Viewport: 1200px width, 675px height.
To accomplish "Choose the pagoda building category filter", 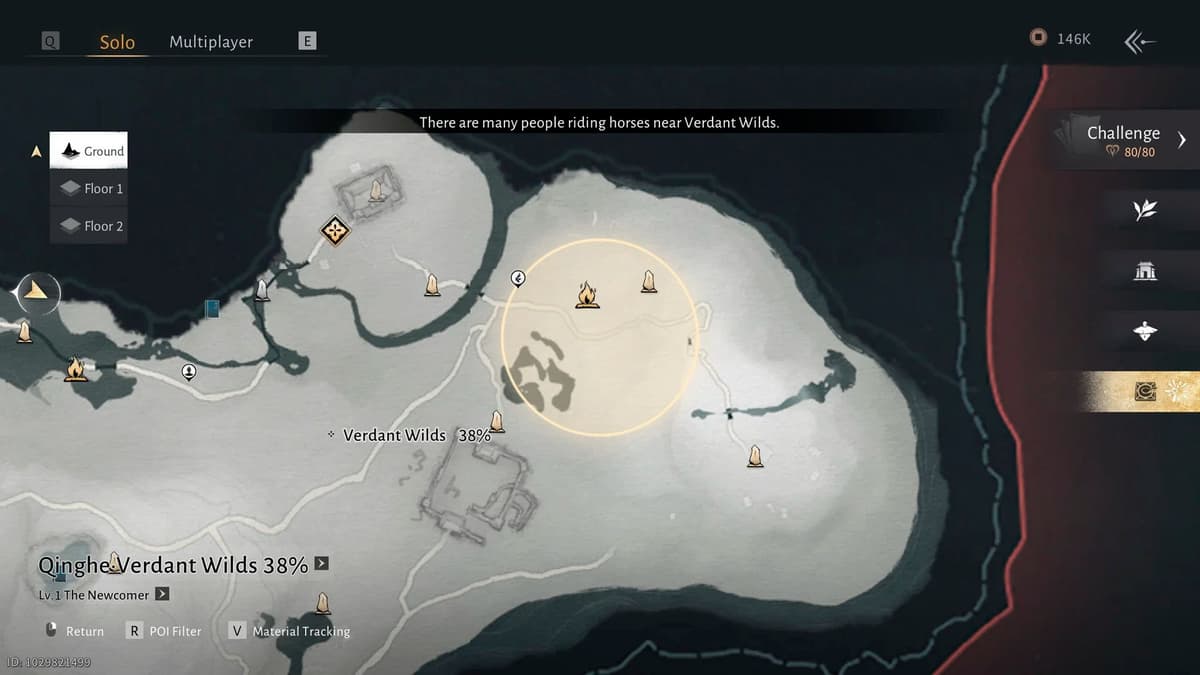I will pos(1145,270).
